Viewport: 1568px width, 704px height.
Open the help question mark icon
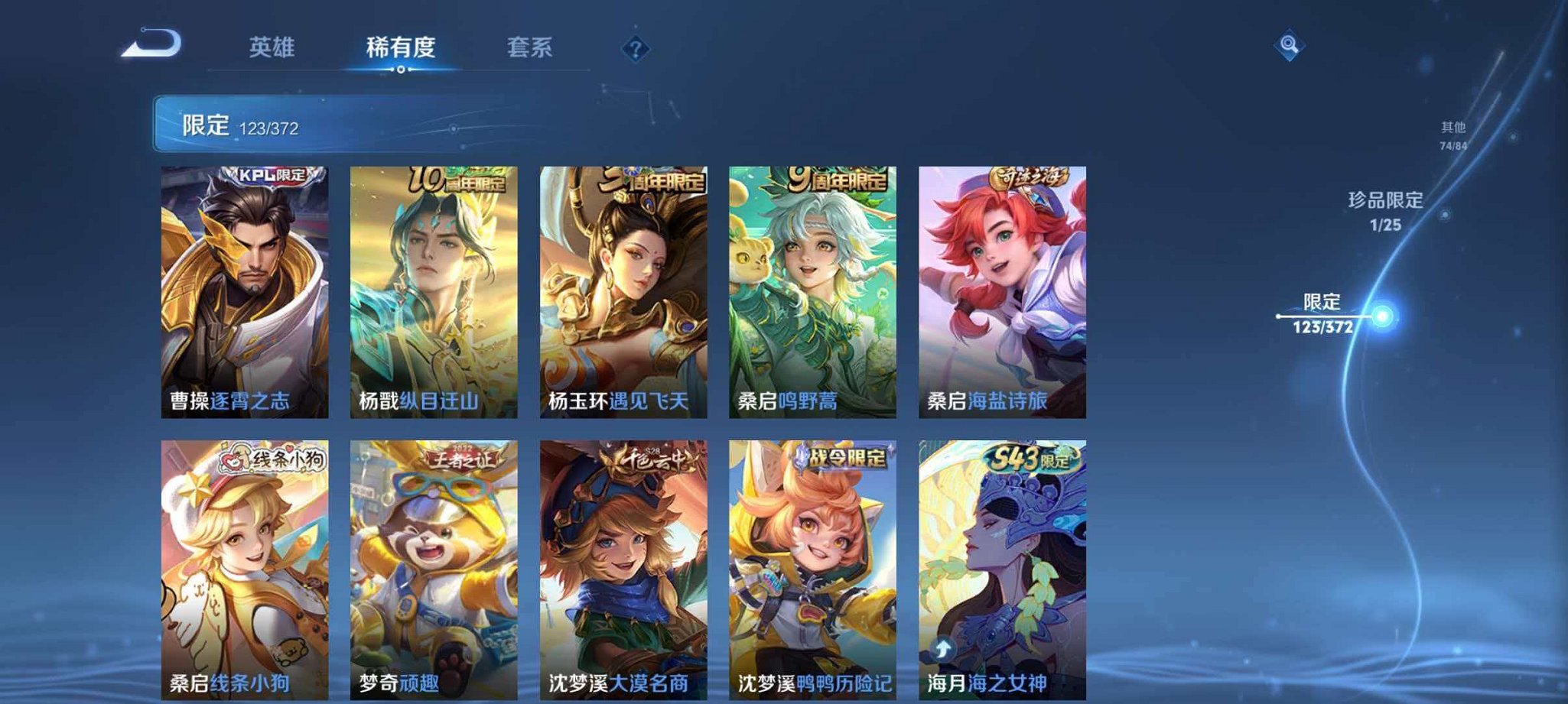634,49
